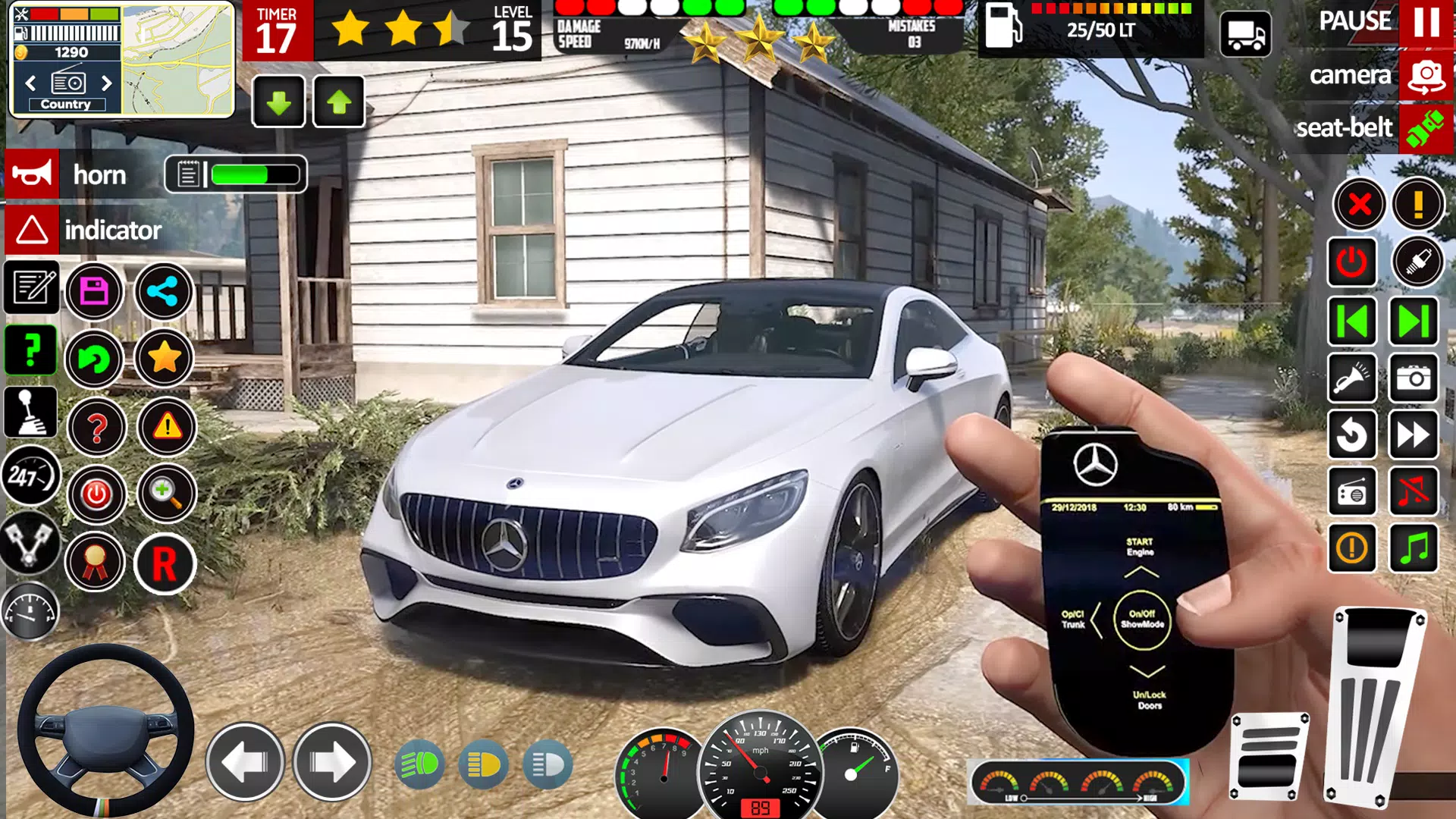Go to next radio station with right chevron
Screen dimensions: 1456x819
pyautogui.click(x=107, y=84)
